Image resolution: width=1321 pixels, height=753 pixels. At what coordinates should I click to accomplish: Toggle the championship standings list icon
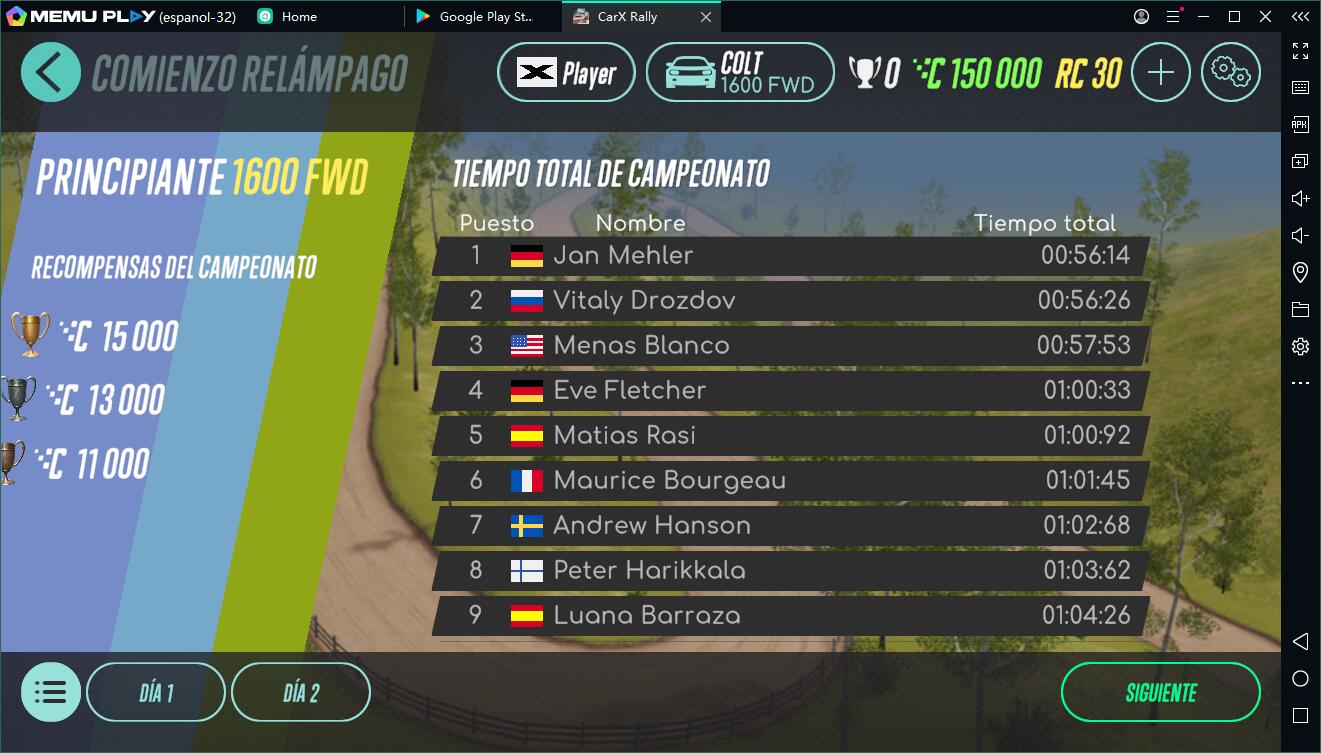pos(52,691)
